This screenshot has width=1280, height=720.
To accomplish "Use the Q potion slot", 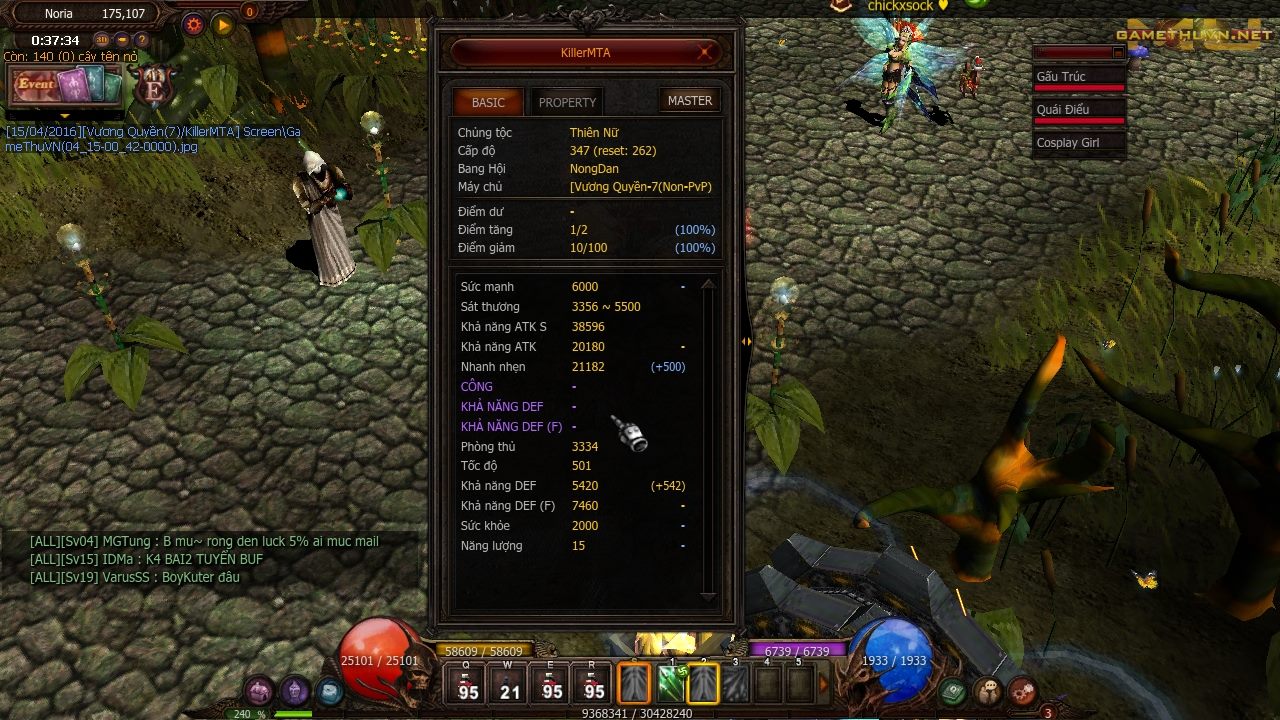I will click(x=468, y=683).
